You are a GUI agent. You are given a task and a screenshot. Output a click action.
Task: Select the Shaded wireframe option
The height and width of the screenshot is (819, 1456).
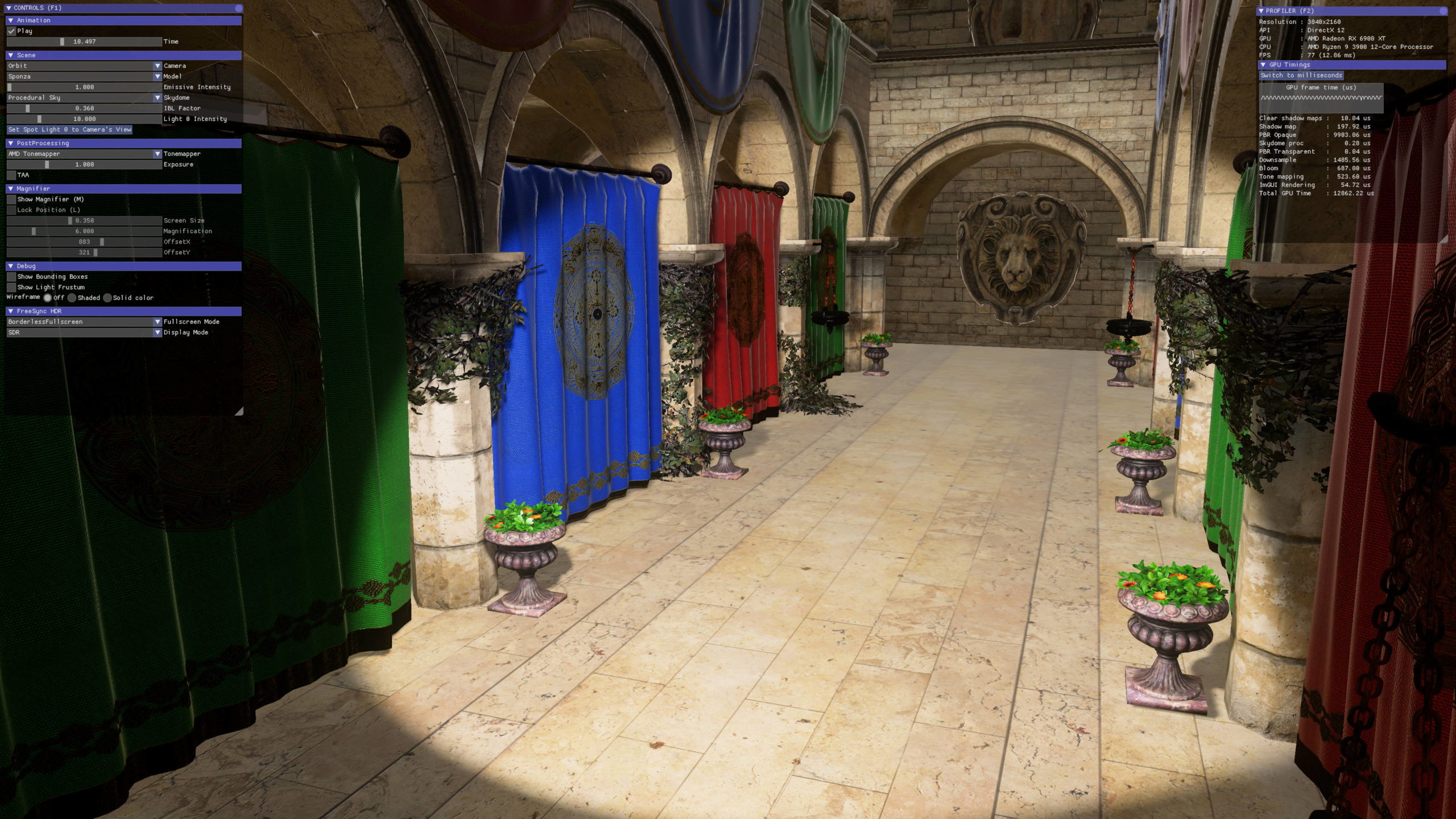pyautogui.click(x=72, y=298)
